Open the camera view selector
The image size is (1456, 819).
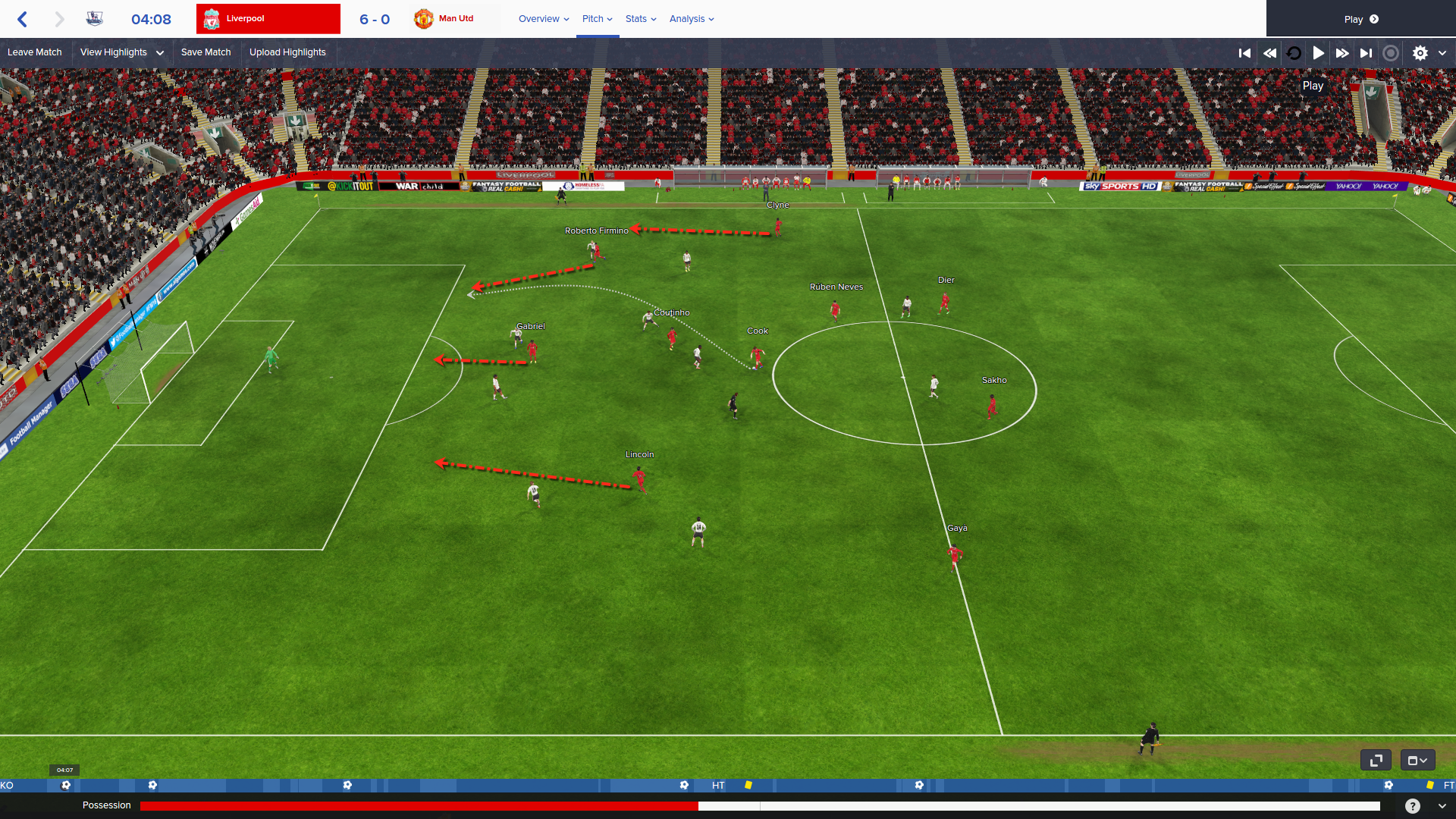1417,760
